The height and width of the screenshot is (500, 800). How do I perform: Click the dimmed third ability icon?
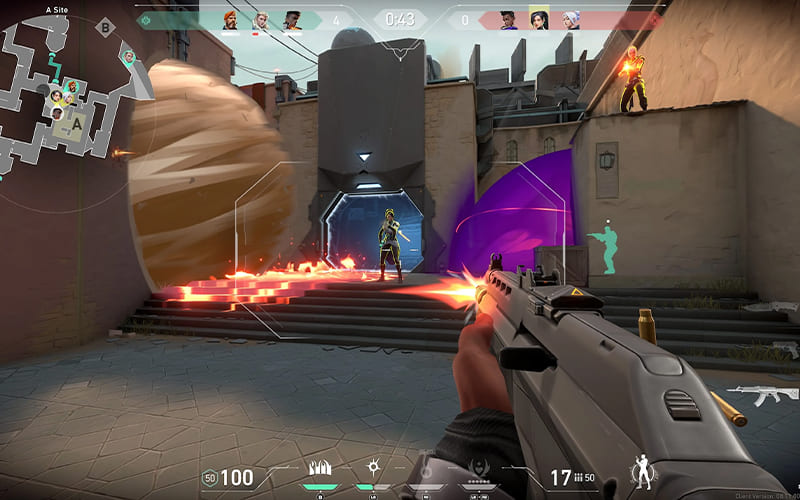[426, 468]
